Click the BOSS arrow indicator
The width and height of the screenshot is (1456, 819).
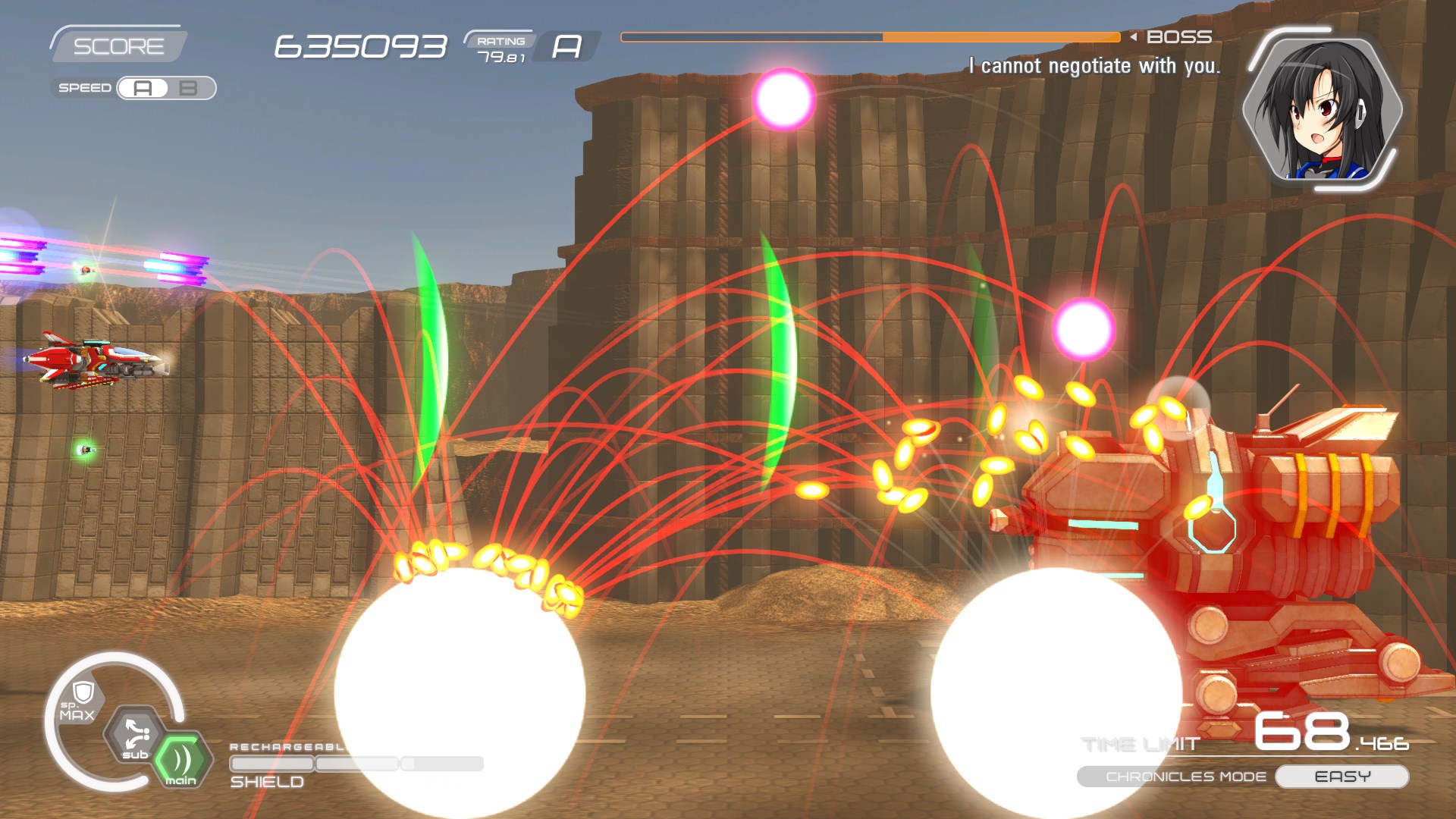pos(1133,35)
